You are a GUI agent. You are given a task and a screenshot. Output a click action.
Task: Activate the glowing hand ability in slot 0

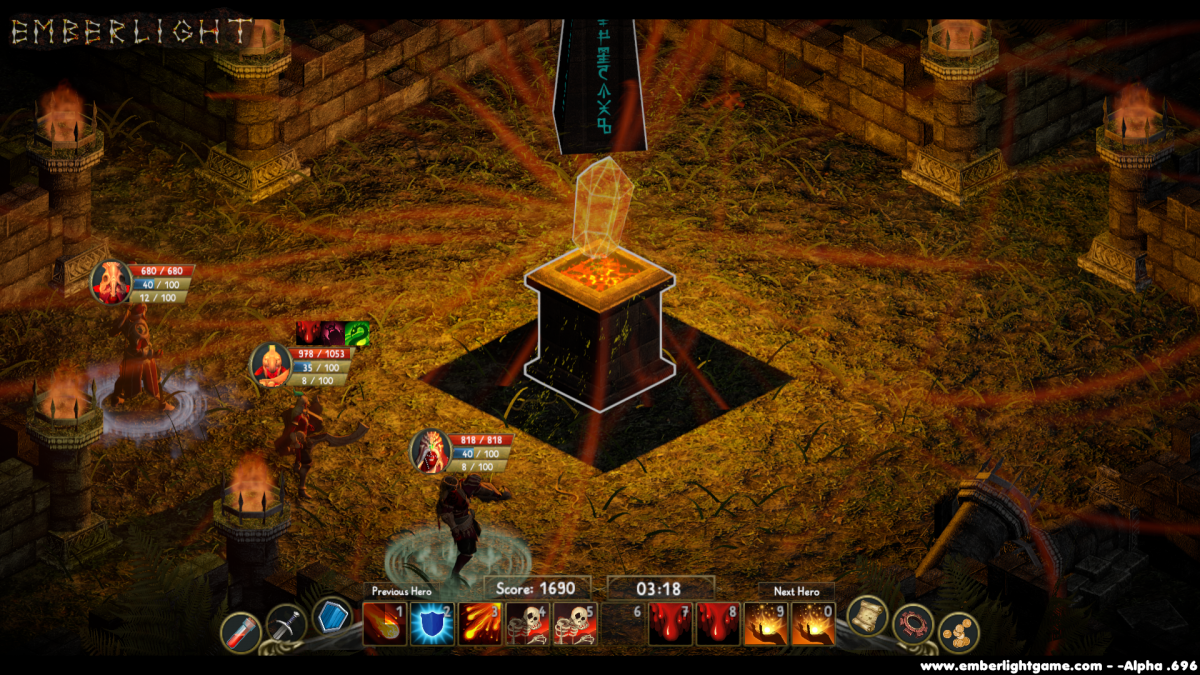pyautogui.click(x=813, y=624)
